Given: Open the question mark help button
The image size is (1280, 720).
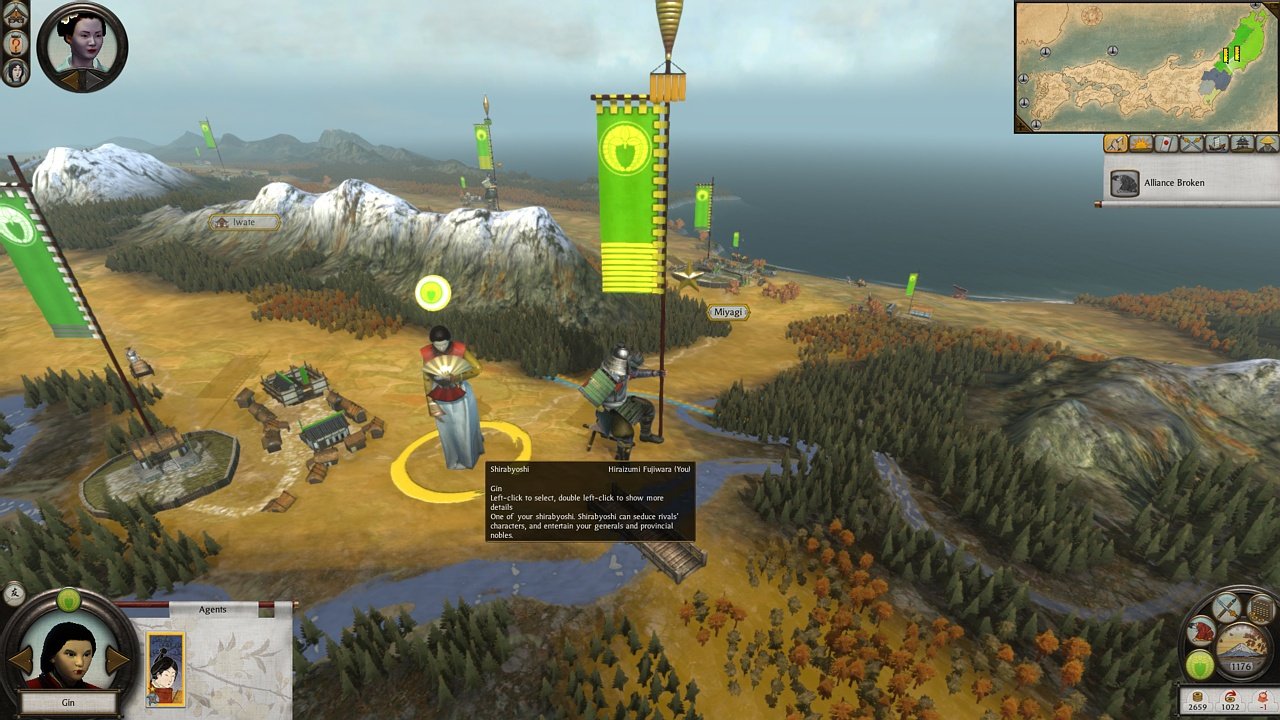Looking at the screenshot, I should [x=16, y=44].
